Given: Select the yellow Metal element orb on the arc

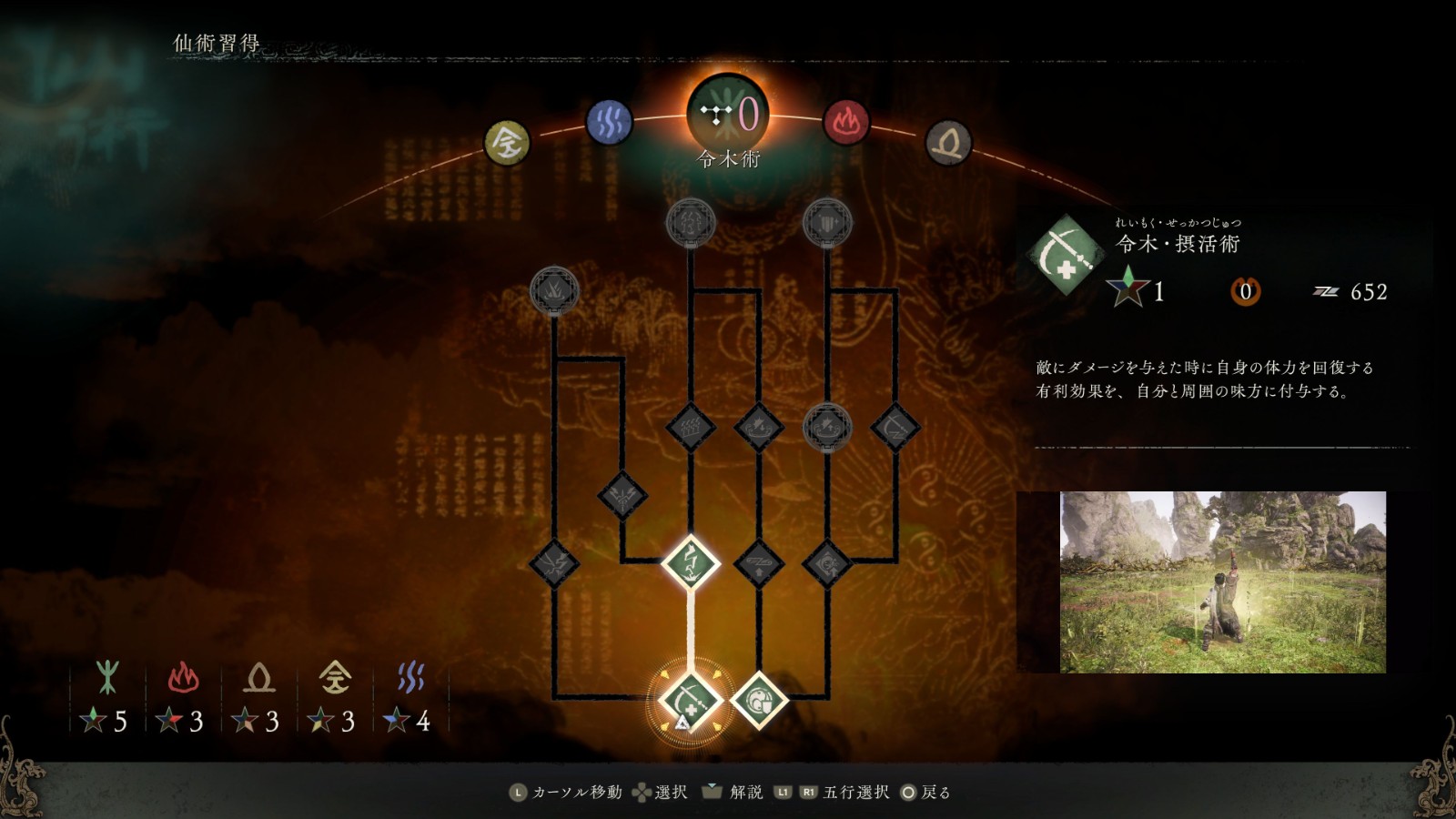Looking at the screenshot, I should [506, 144].
